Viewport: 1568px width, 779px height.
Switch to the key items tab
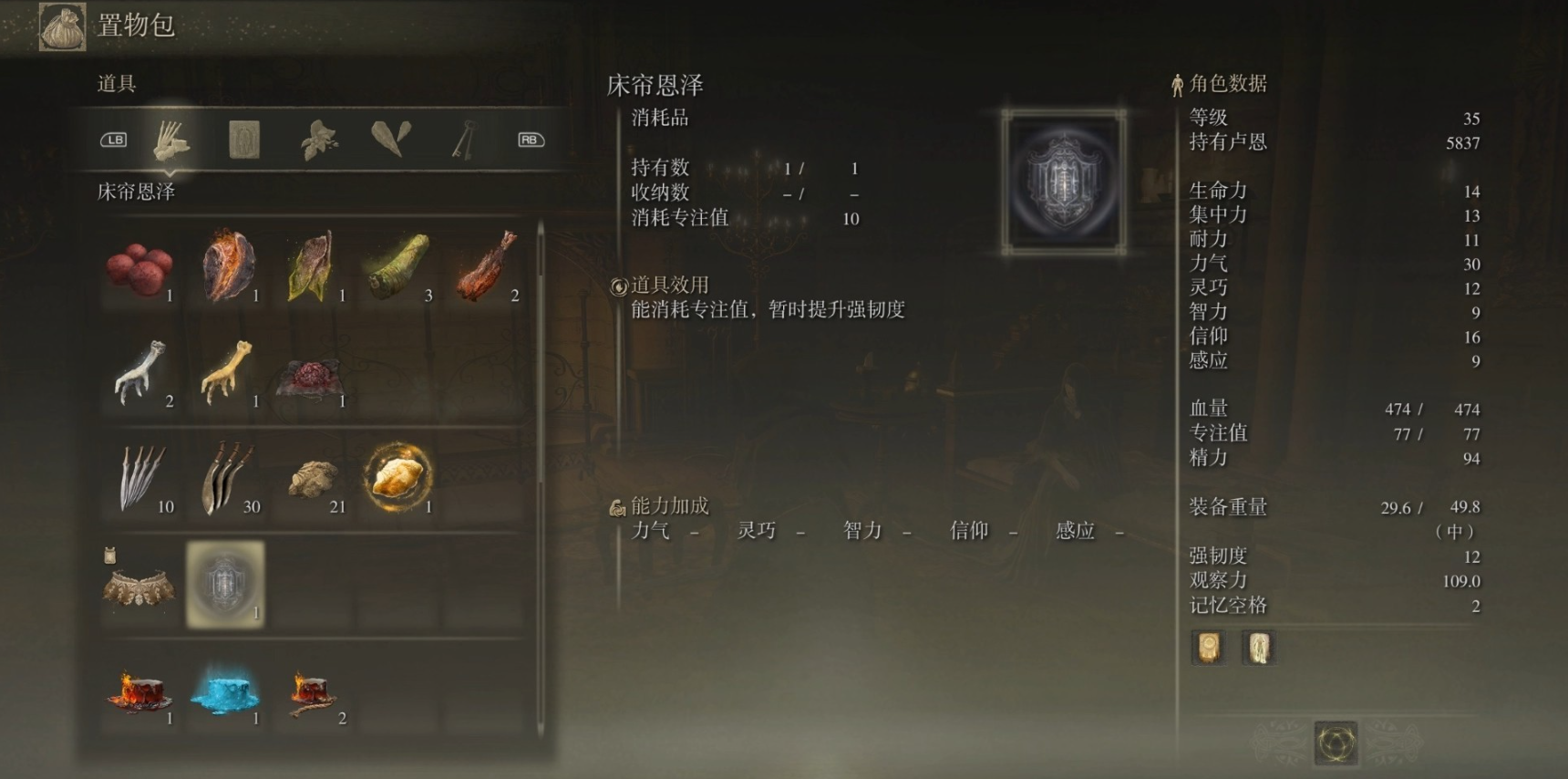tap(463, 139)
